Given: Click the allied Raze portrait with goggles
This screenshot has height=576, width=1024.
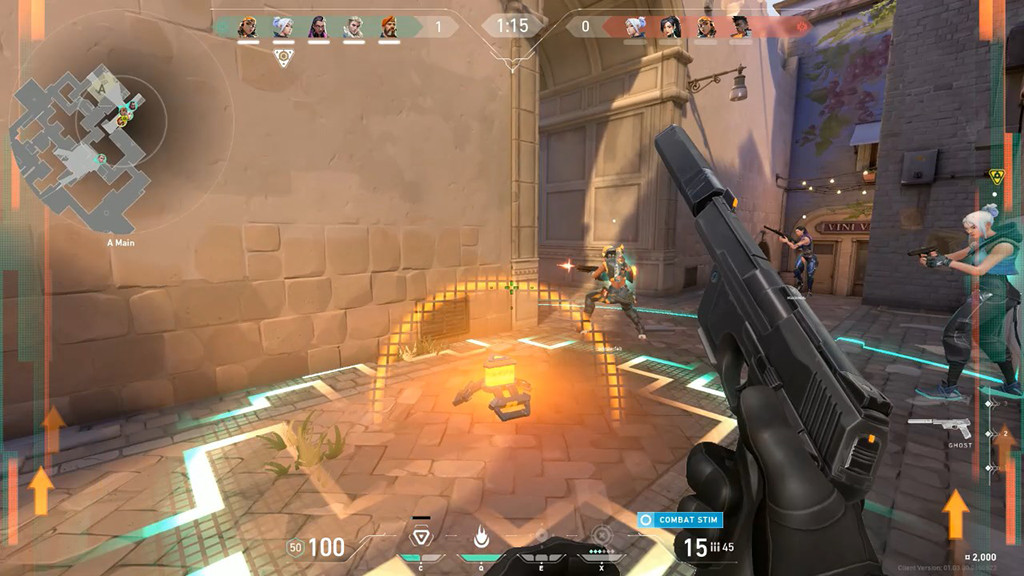Looking at the screenshot, I should tap(247, 27).
